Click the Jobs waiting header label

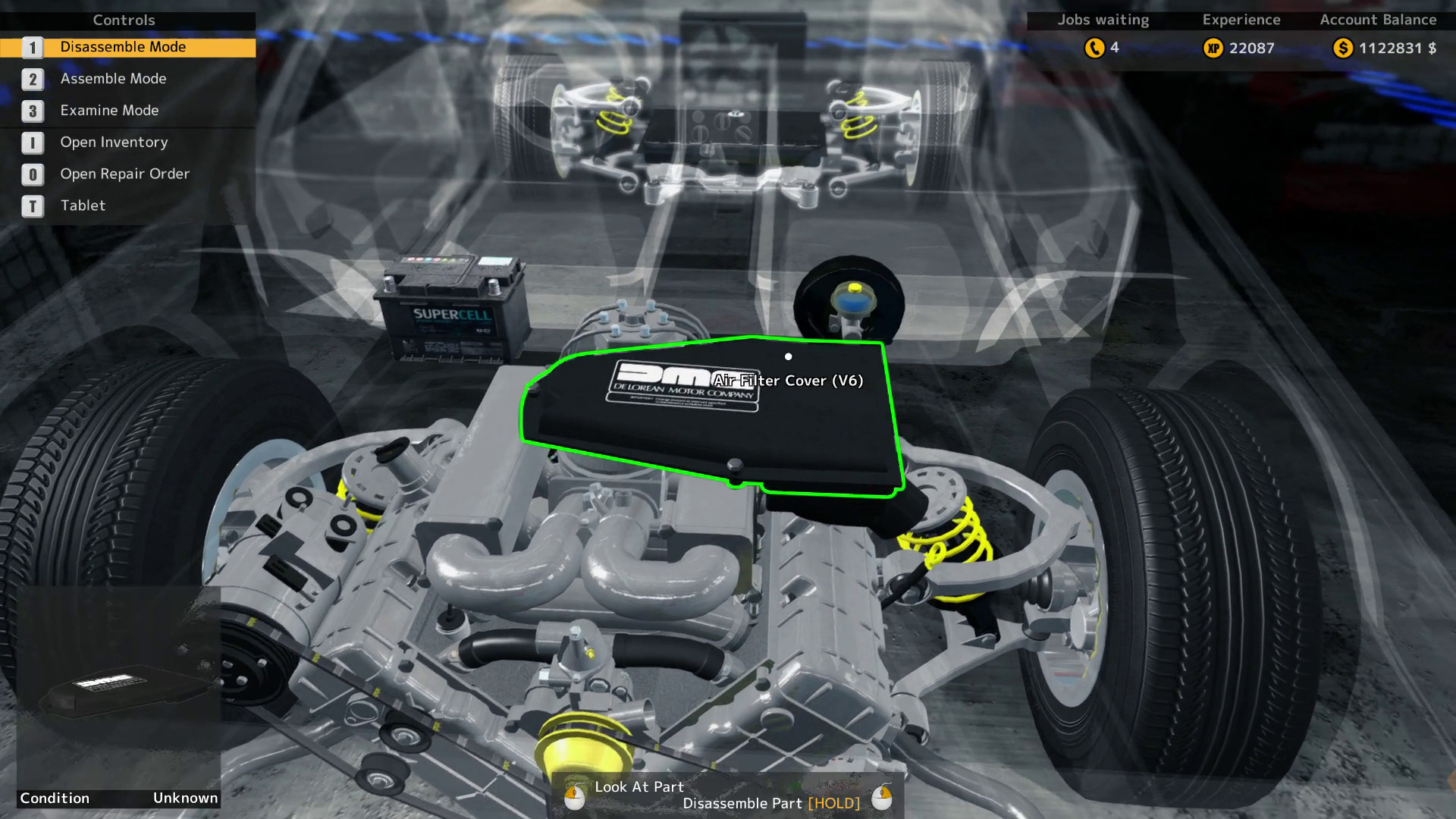pos(1103,20)
